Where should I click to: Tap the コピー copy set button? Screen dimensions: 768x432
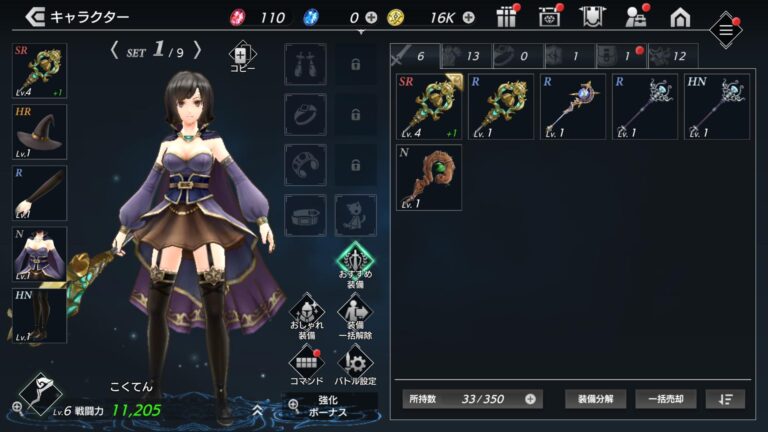[243, 58]
